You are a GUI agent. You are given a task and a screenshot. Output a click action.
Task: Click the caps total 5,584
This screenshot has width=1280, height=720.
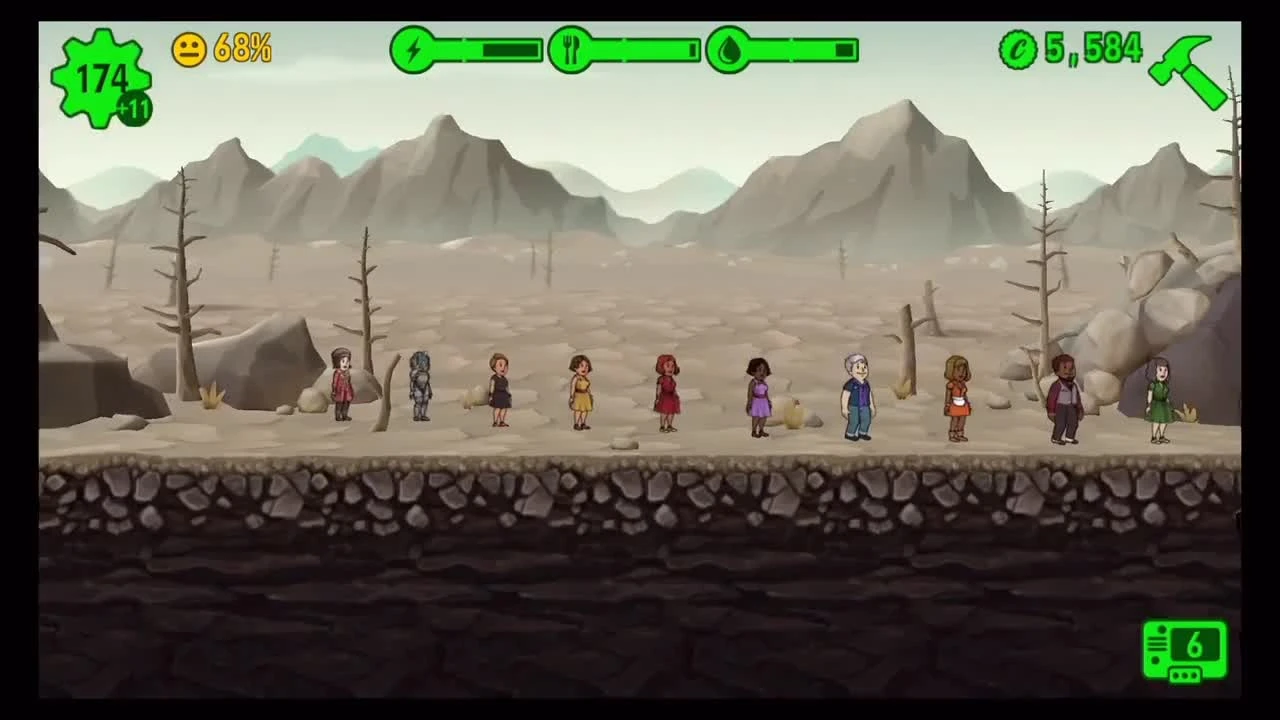point(1095,47)
